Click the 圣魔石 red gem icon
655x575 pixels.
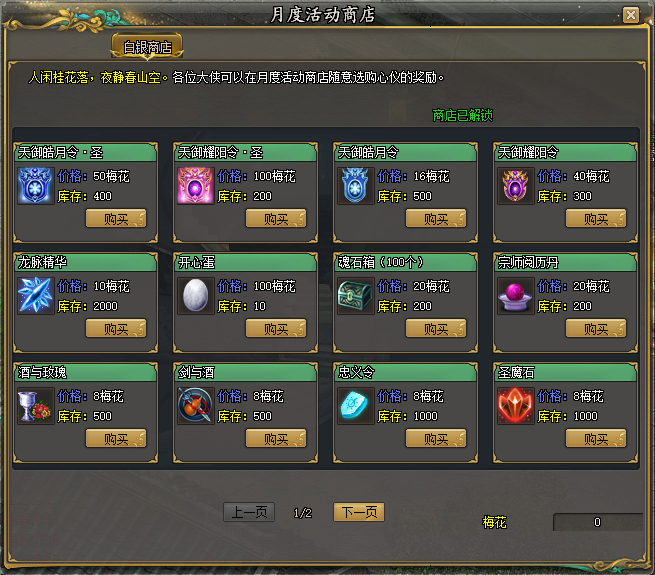pos(515,405)
